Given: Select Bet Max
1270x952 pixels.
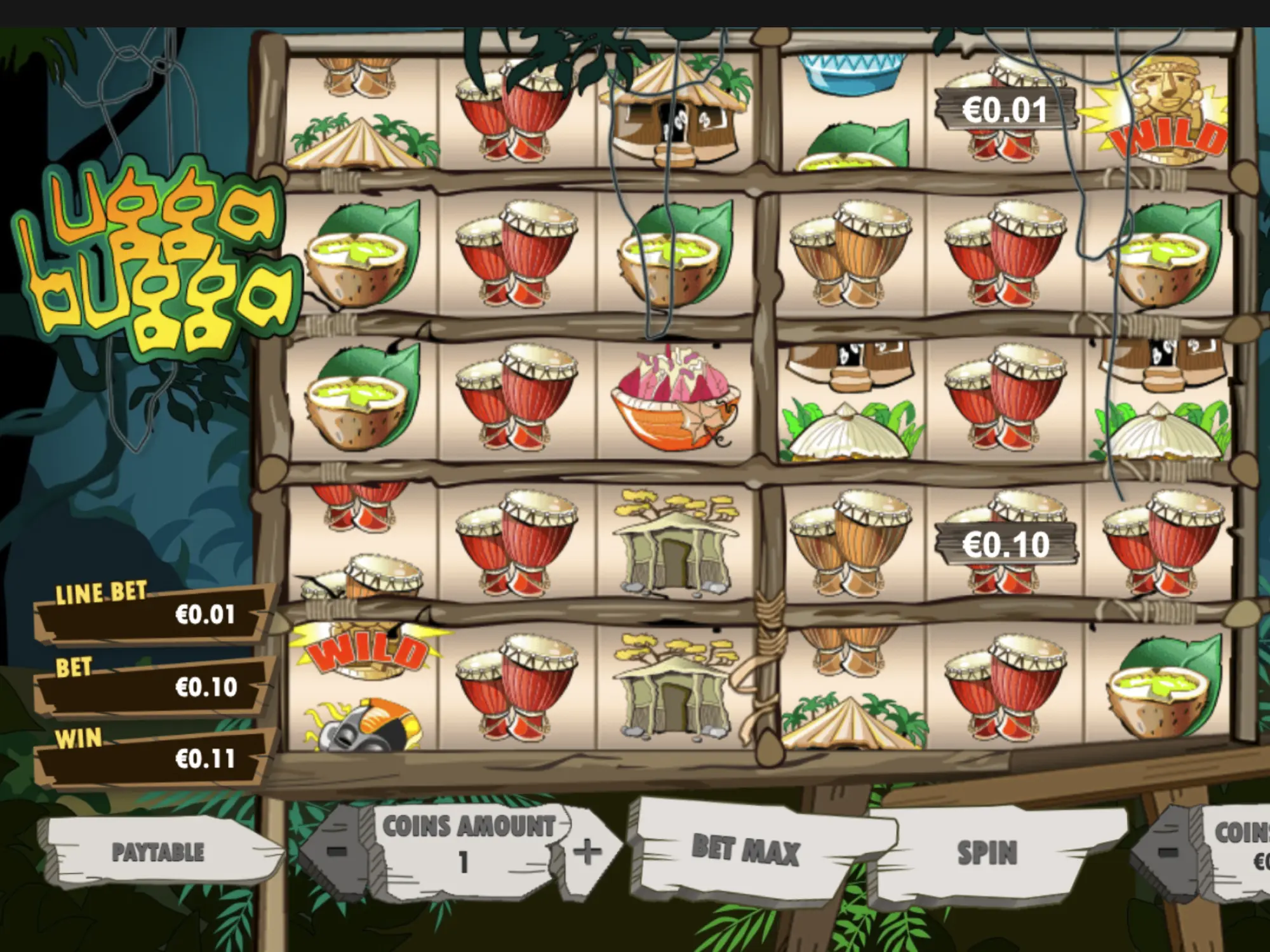Looking at the screenshot, I should click(745, 850).
